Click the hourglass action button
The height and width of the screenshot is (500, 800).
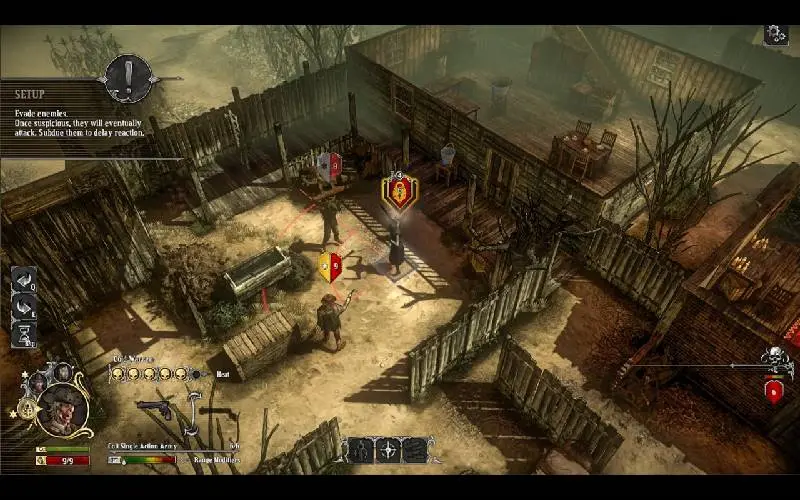(23, 332)
